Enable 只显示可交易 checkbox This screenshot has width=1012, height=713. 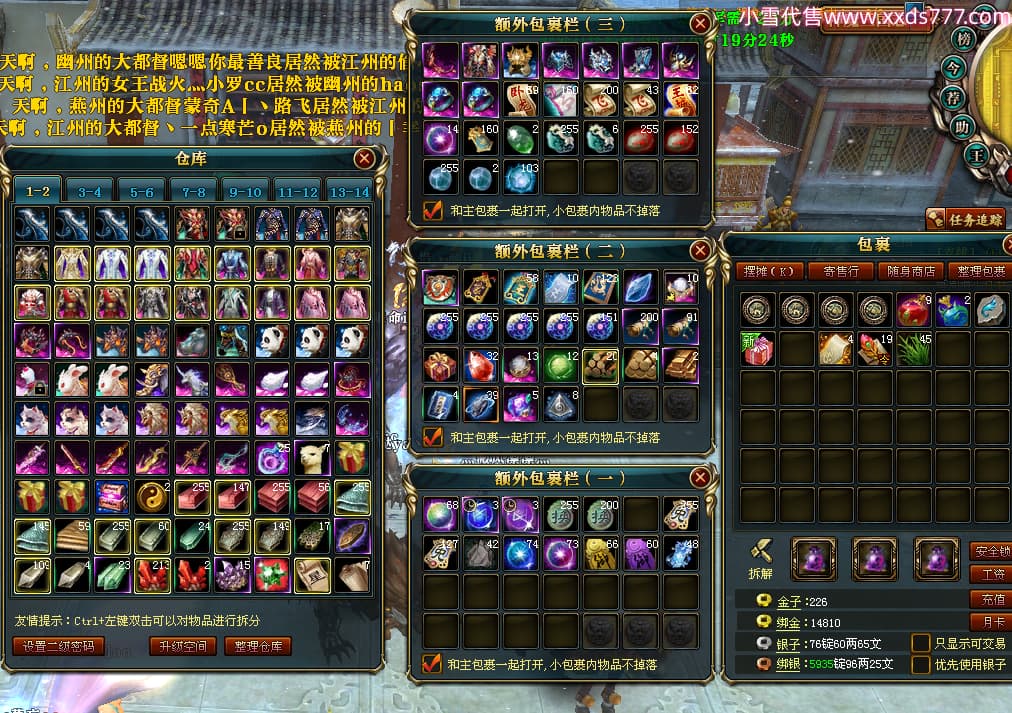pos(920,642)
